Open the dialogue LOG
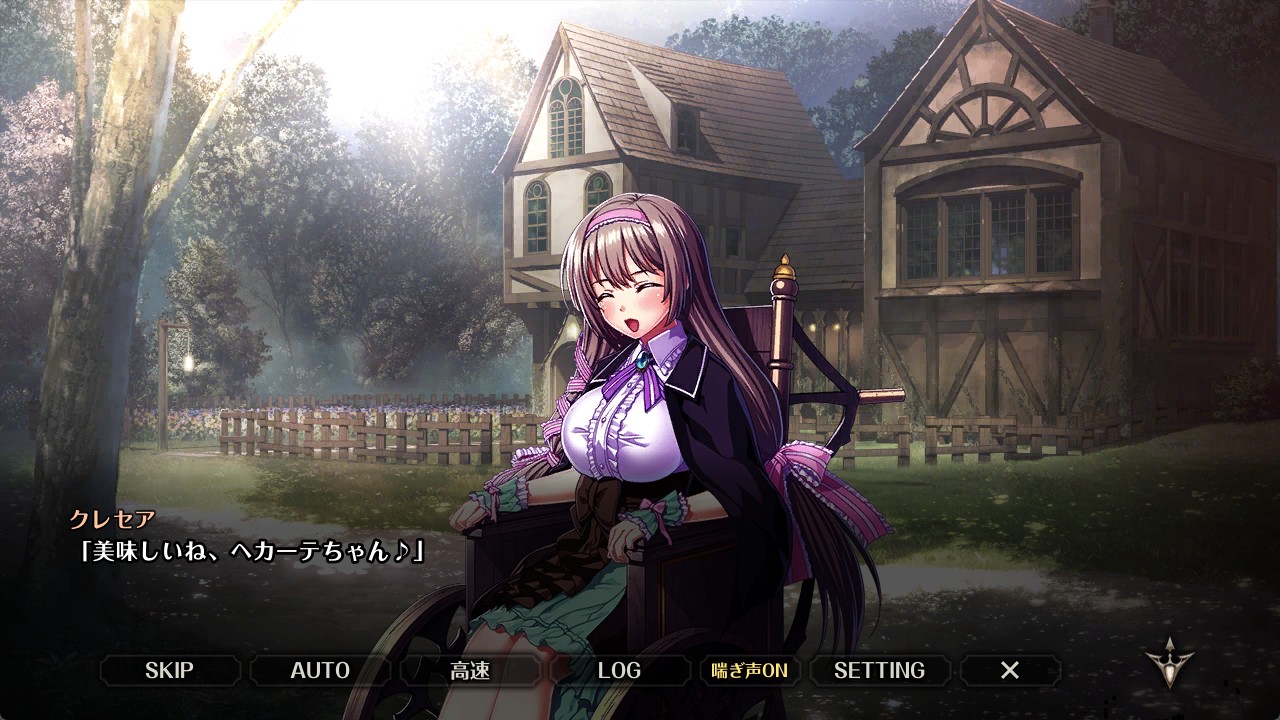This screenshot has height=720, width=1280. [619, 670]
